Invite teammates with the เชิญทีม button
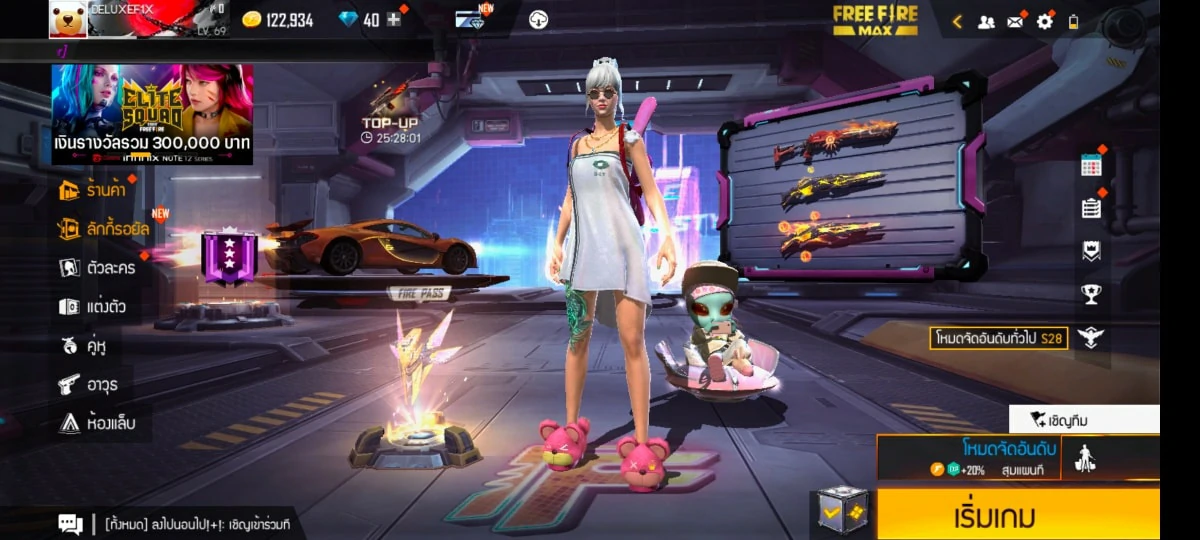Viewport: 1200px width, 540px height. click(1084, 419)
